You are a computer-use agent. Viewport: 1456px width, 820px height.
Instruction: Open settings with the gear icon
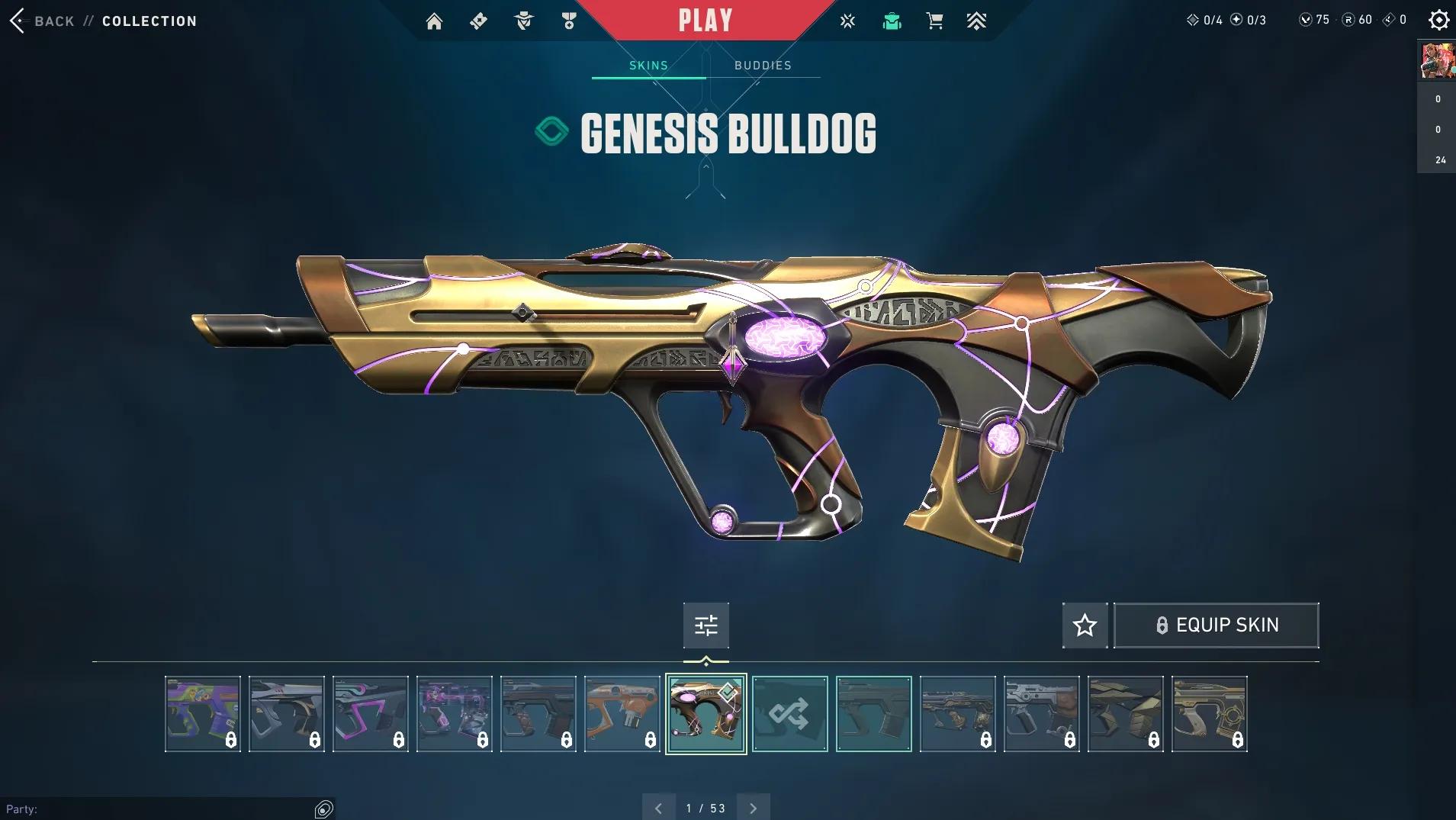tap(1438, 20)
